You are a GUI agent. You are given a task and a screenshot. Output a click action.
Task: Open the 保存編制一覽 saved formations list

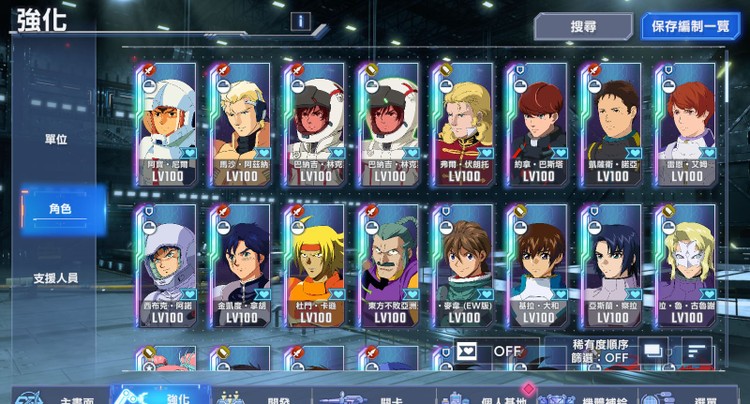pos(688,26)
